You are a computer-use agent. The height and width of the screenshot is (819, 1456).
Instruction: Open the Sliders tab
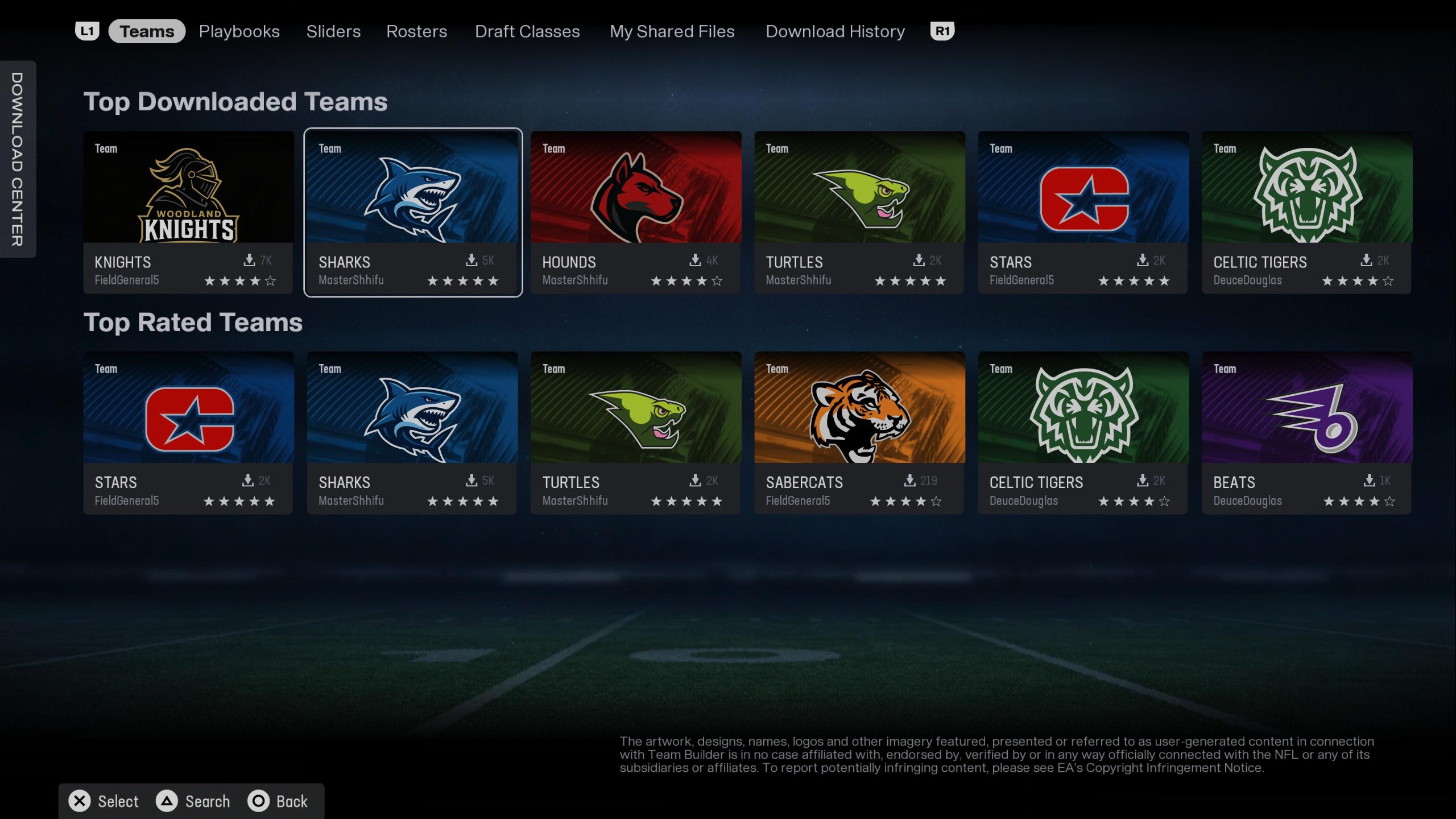333,31
